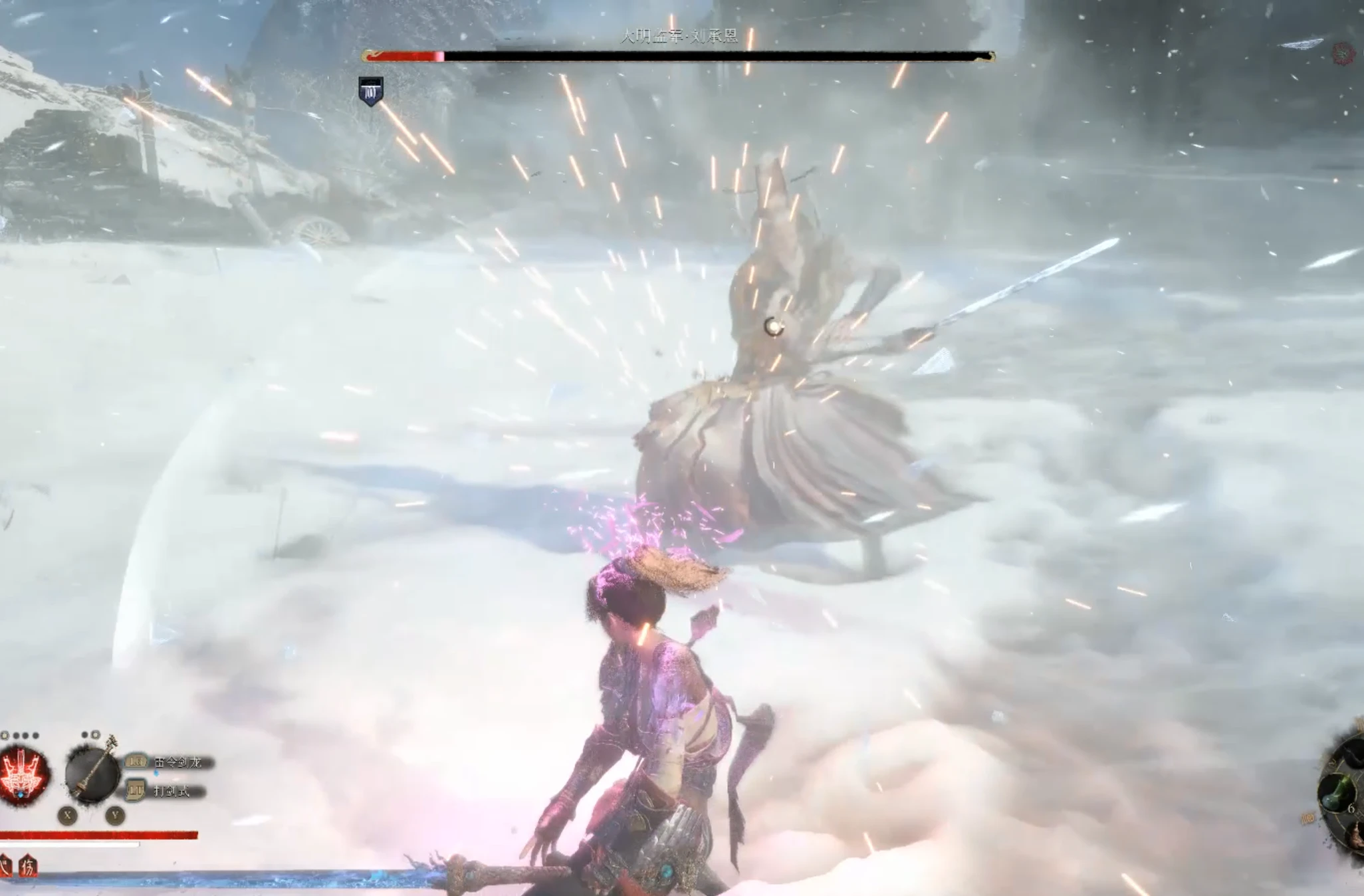
Task: Click the LB skill icon next to 敕令剑龙
Action: click(136, 761)
